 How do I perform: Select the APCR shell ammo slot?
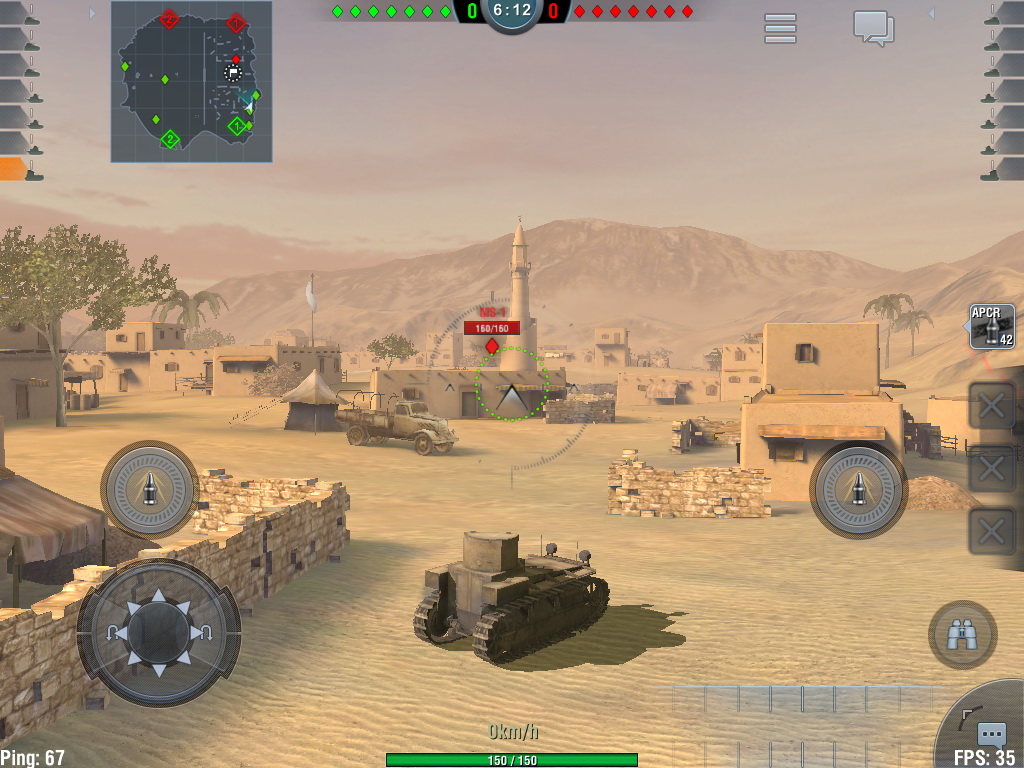point(992,327)
